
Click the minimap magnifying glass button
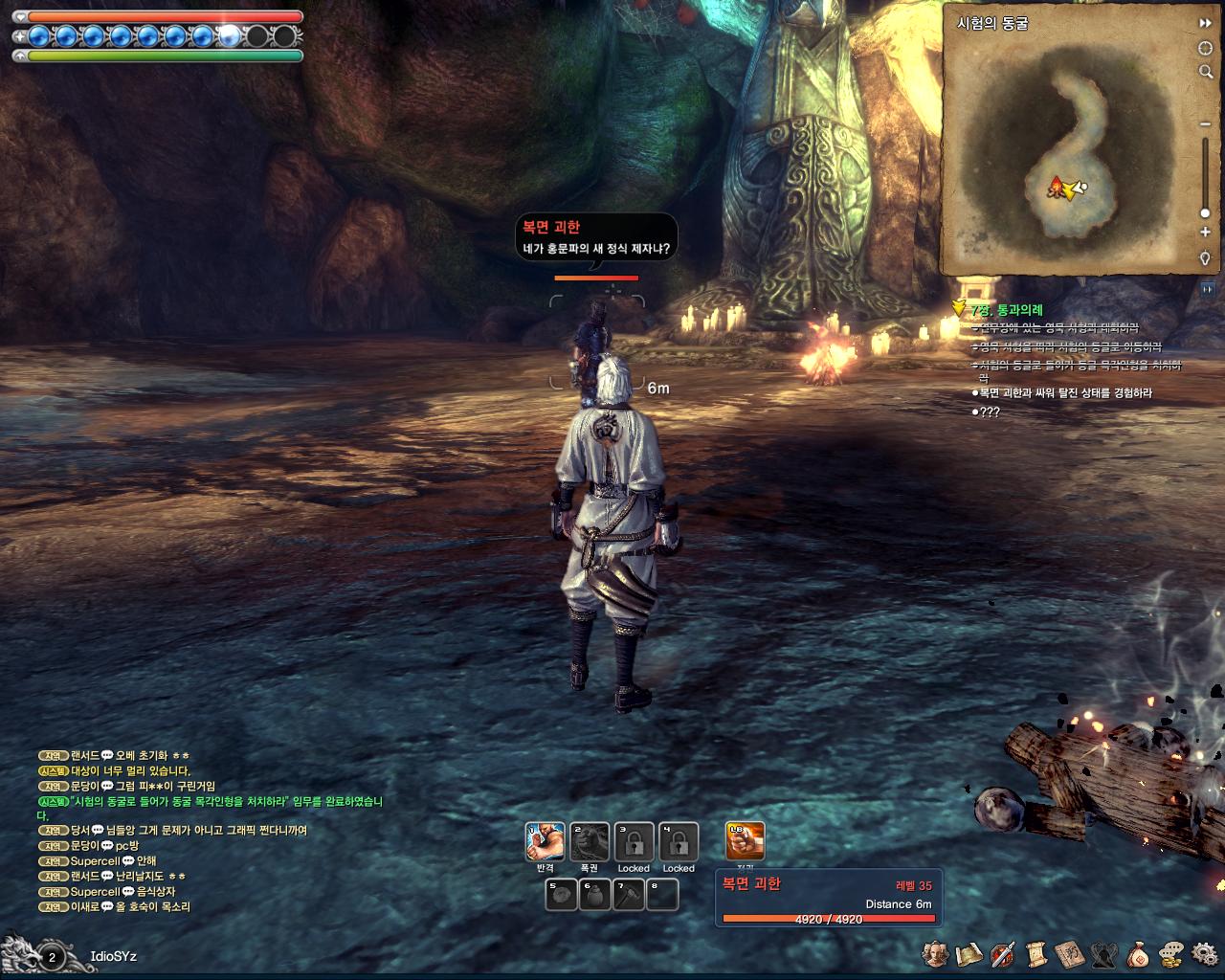pos(1206,72)
